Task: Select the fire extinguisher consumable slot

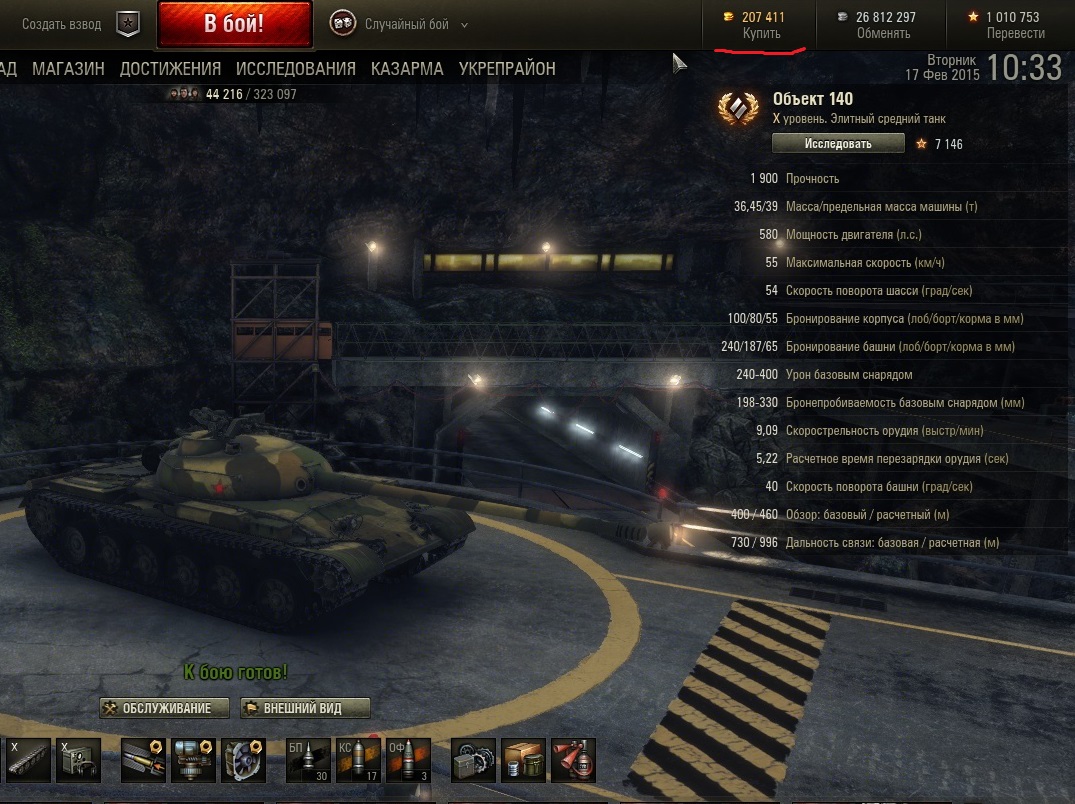Action: (x=573, y=761)
